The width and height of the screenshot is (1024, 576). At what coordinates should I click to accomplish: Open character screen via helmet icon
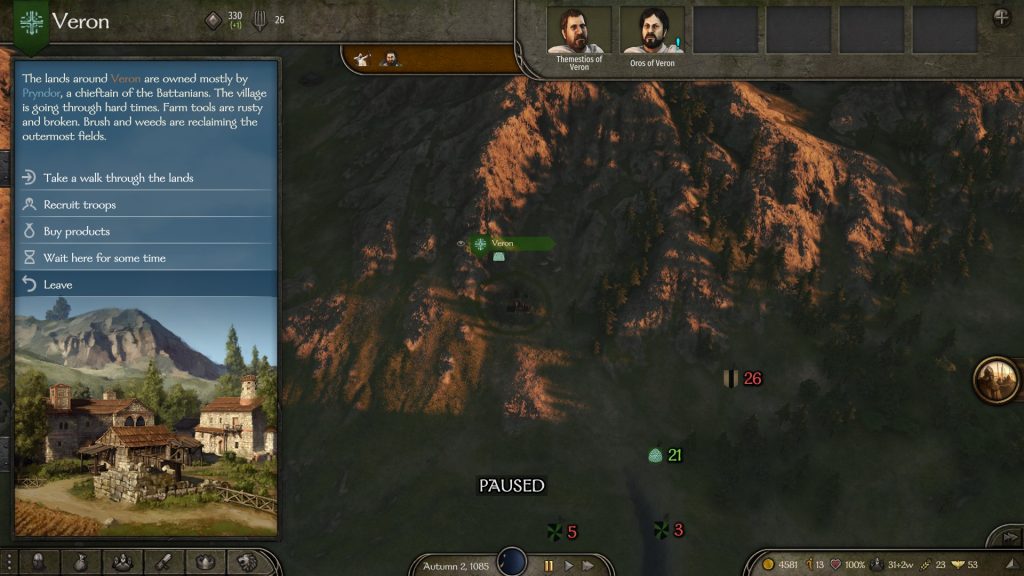point(40,562)
